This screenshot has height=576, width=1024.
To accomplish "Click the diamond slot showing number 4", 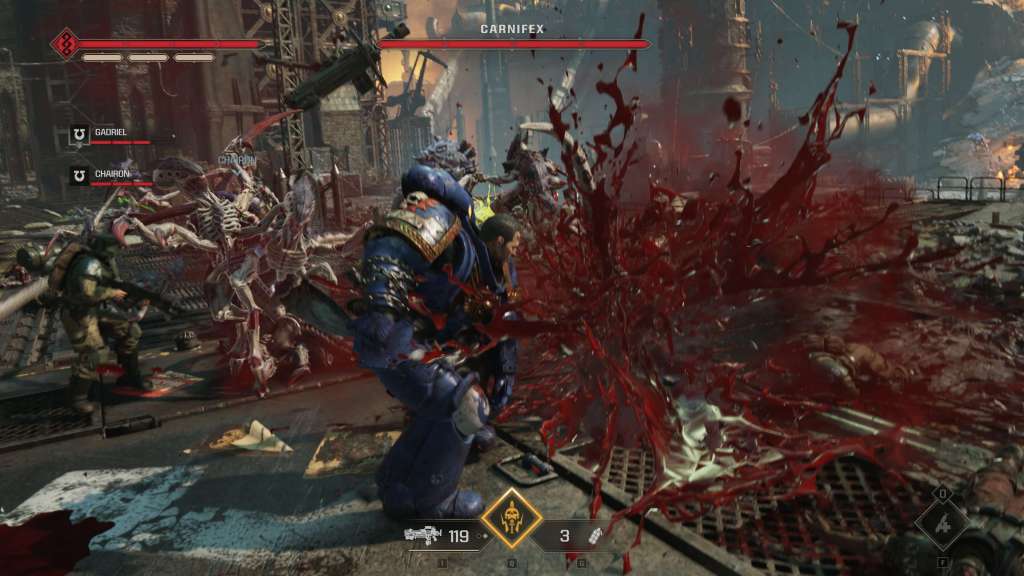I will point(942,523).
